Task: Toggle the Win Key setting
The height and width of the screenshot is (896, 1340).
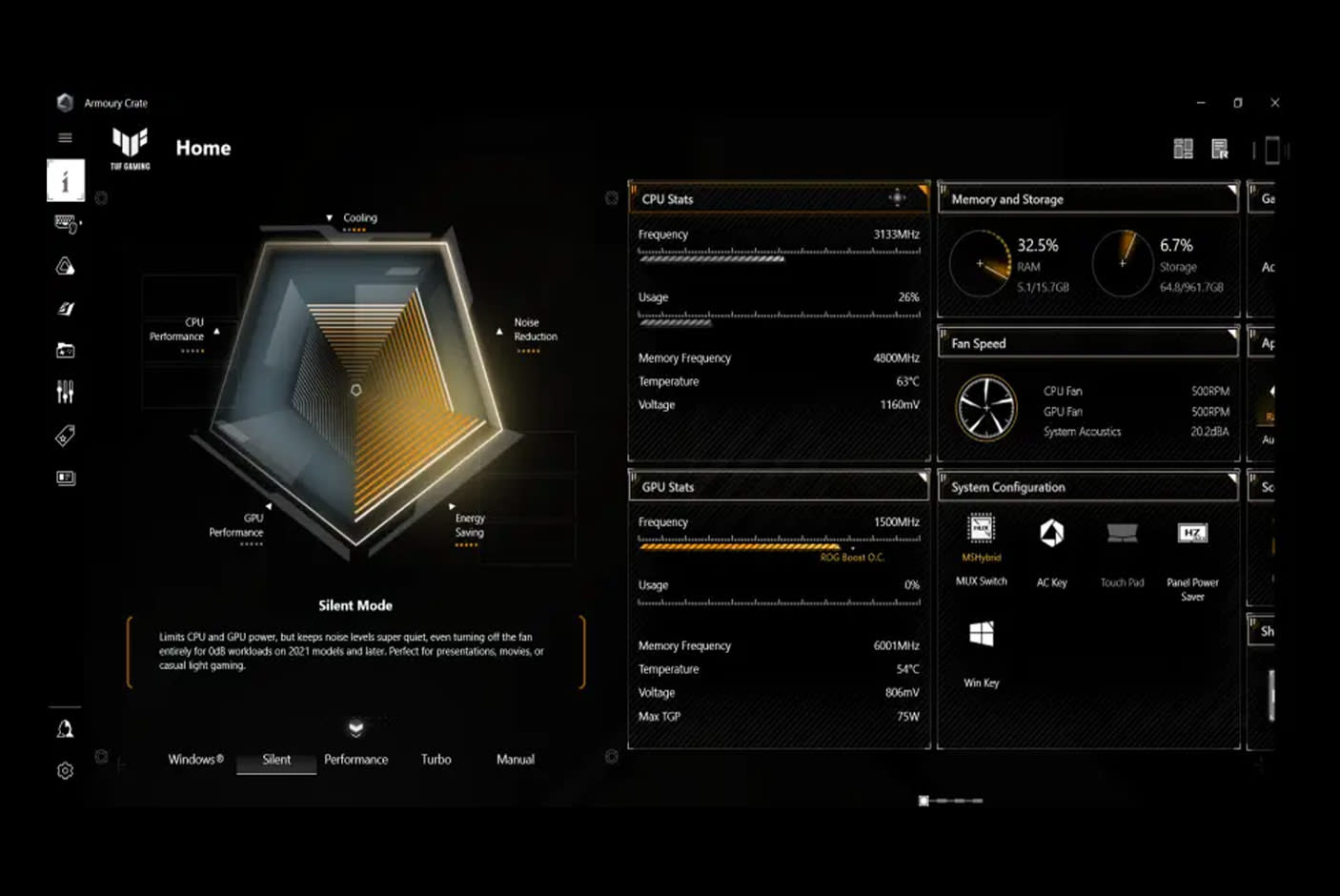Action: pyautogui.click(x=981, y=635)
